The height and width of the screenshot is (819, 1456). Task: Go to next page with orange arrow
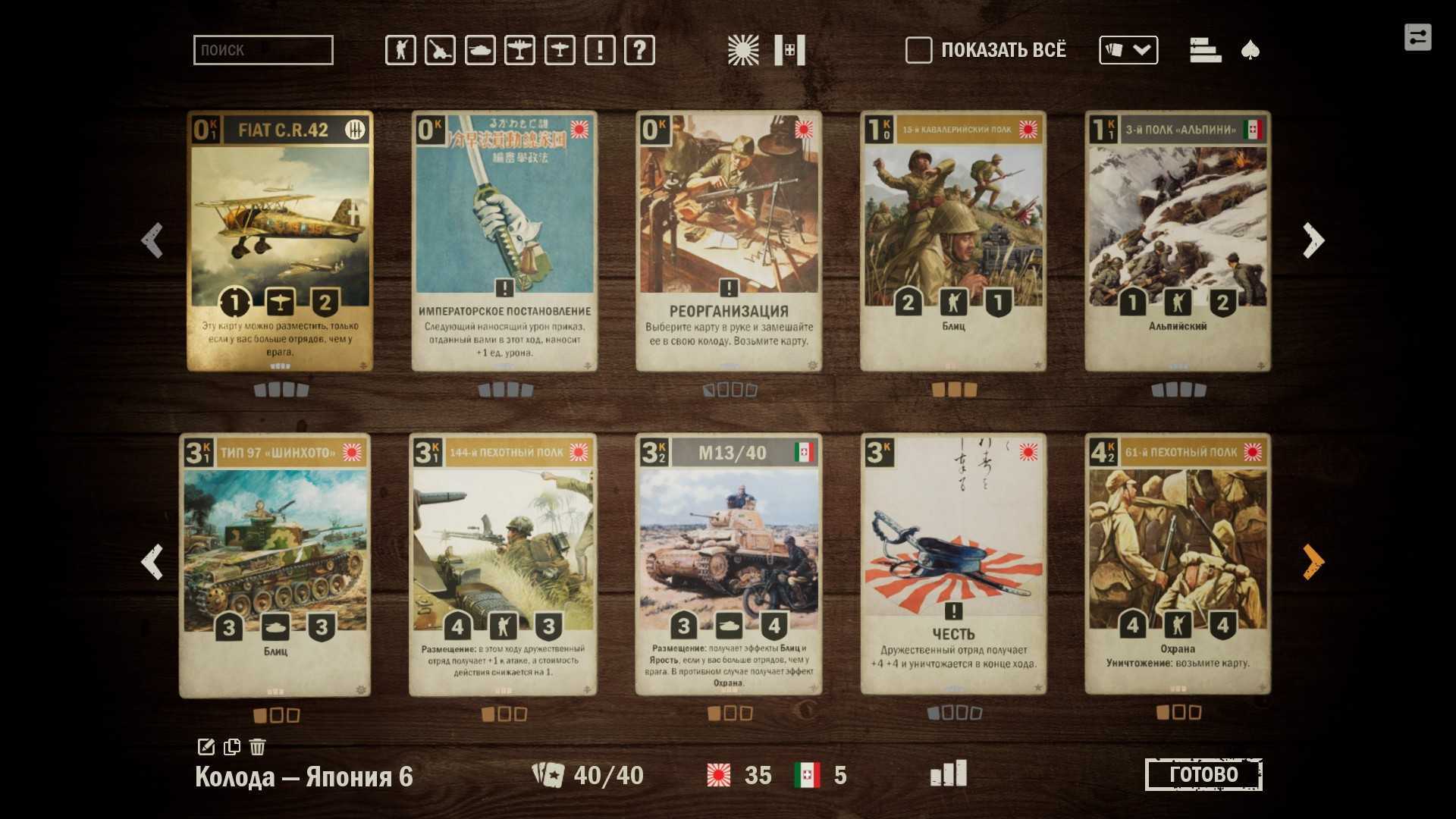[1313, 562]
